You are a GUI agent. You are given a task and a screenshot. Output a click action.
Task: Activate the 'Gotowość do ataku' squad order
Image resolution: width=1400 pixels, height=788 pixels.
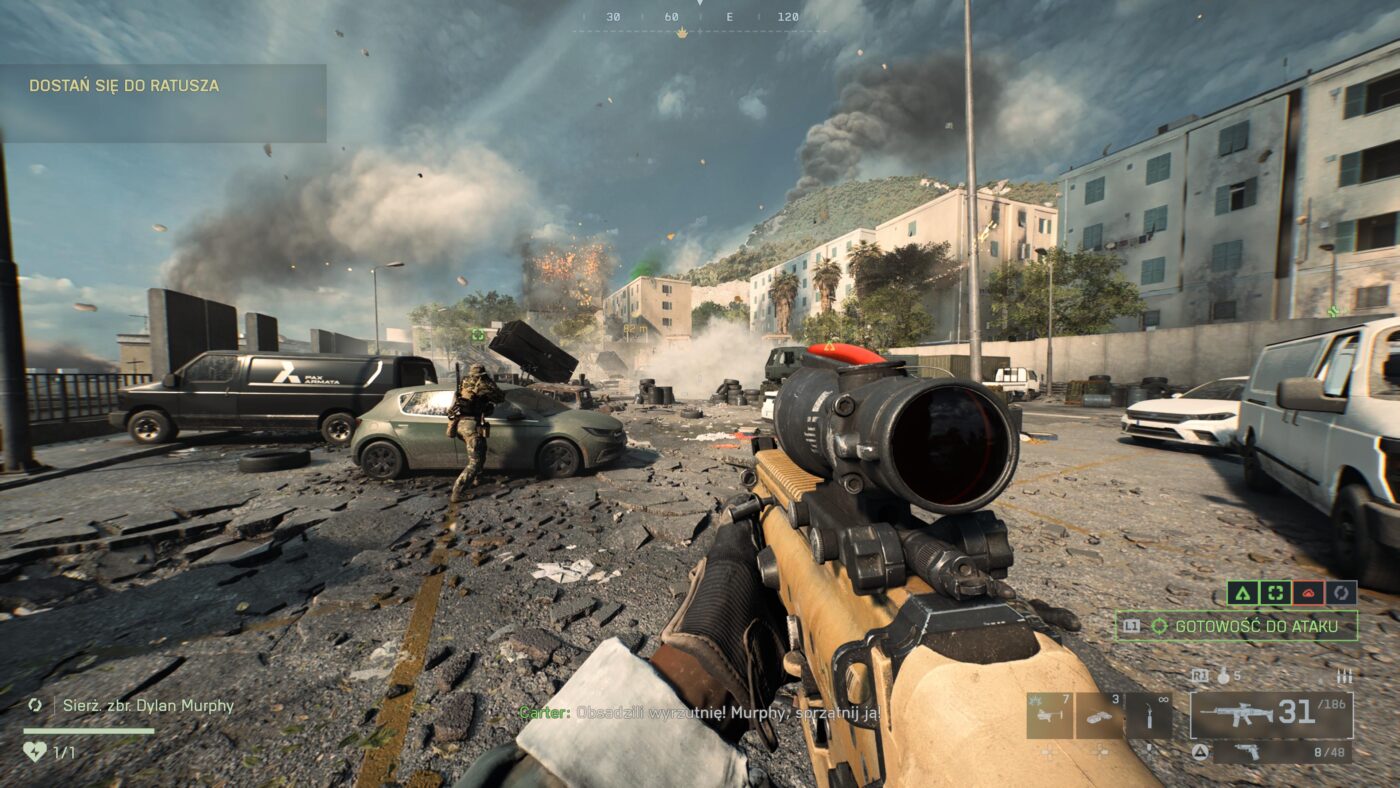pyautogui.click(x=1237, y=626)
